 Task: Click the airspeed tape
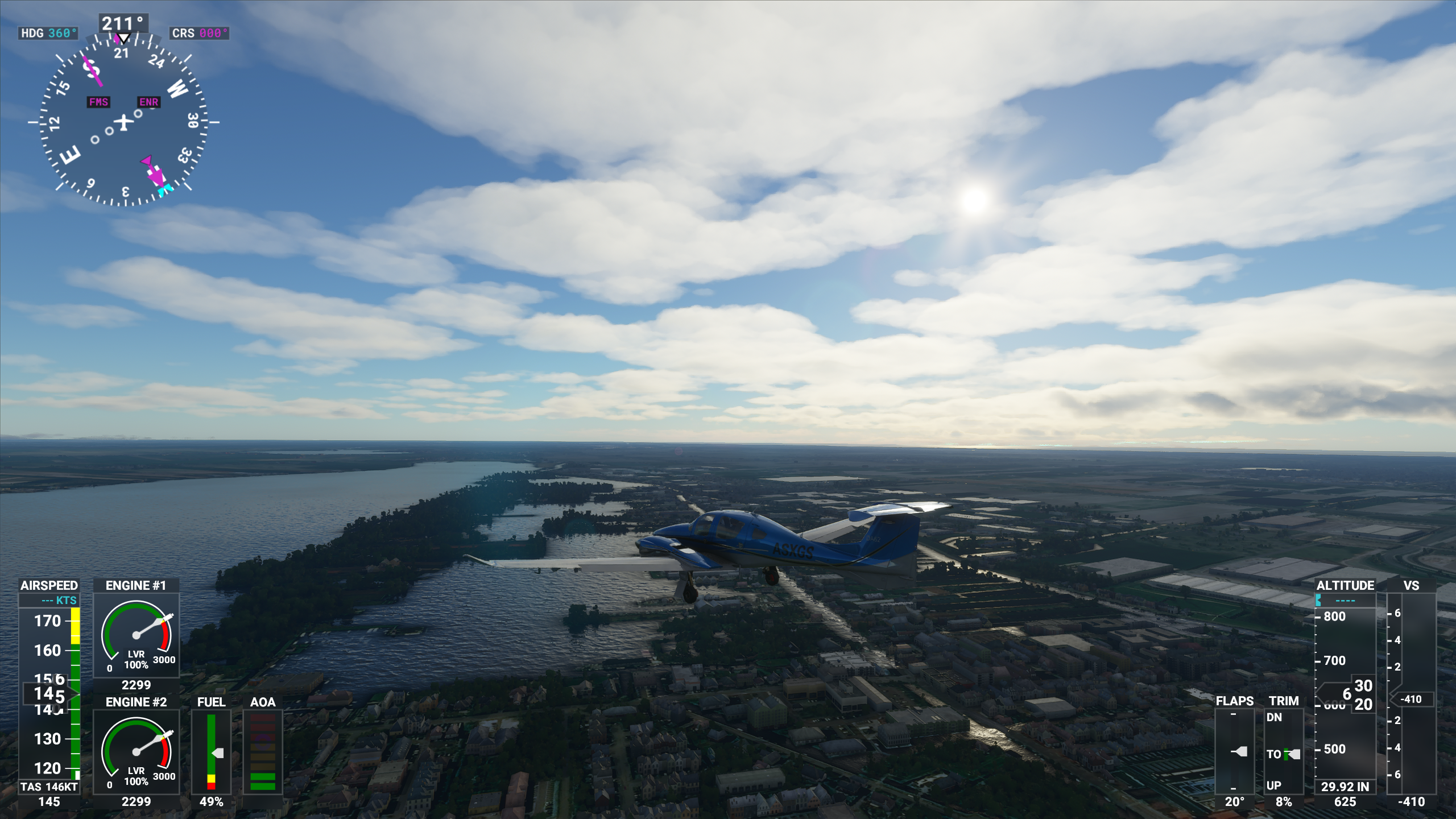[x=49, y=694]
